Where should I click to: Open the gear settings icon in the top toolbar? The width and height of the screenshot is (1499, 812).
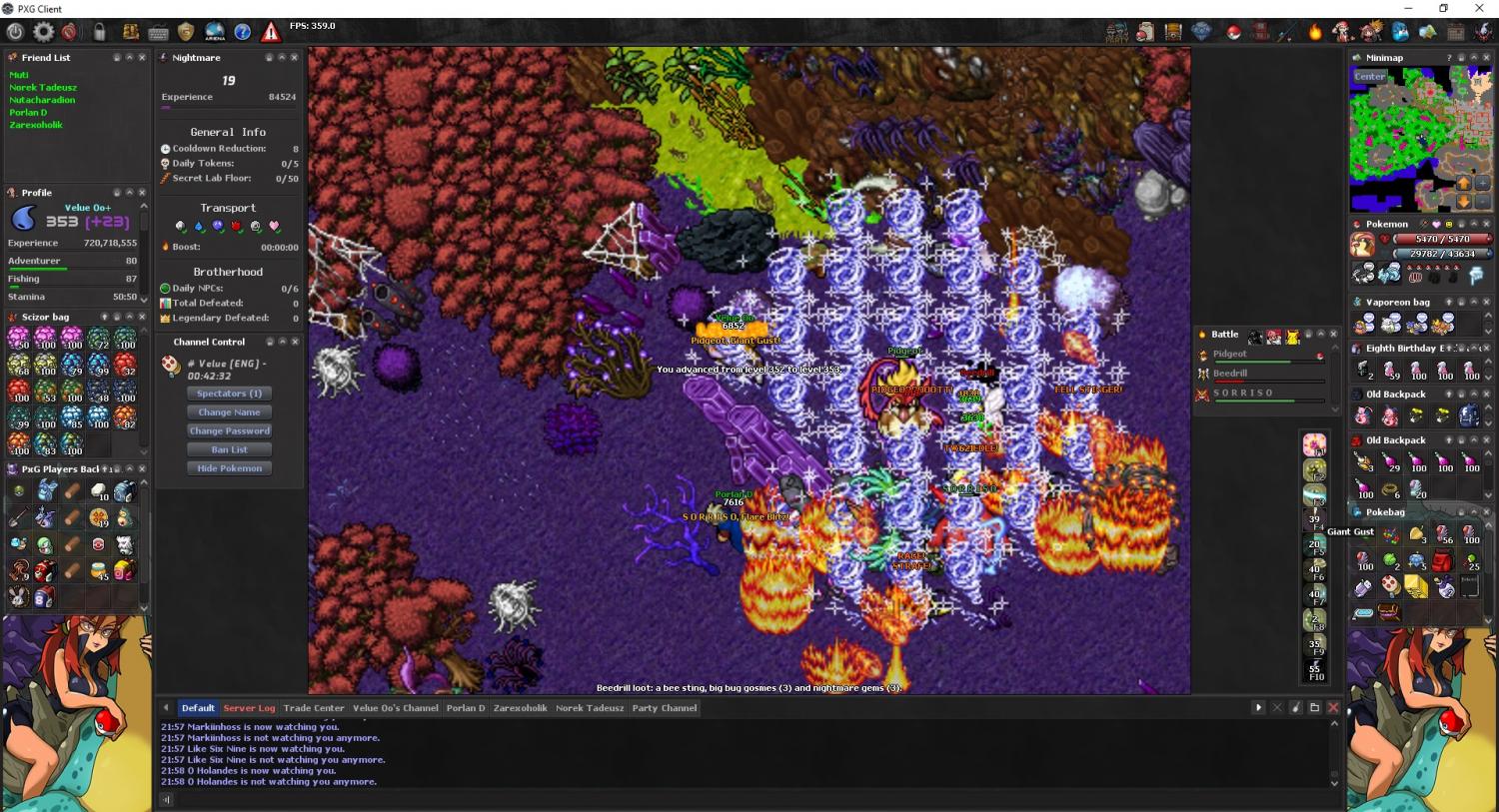(43, 32)
